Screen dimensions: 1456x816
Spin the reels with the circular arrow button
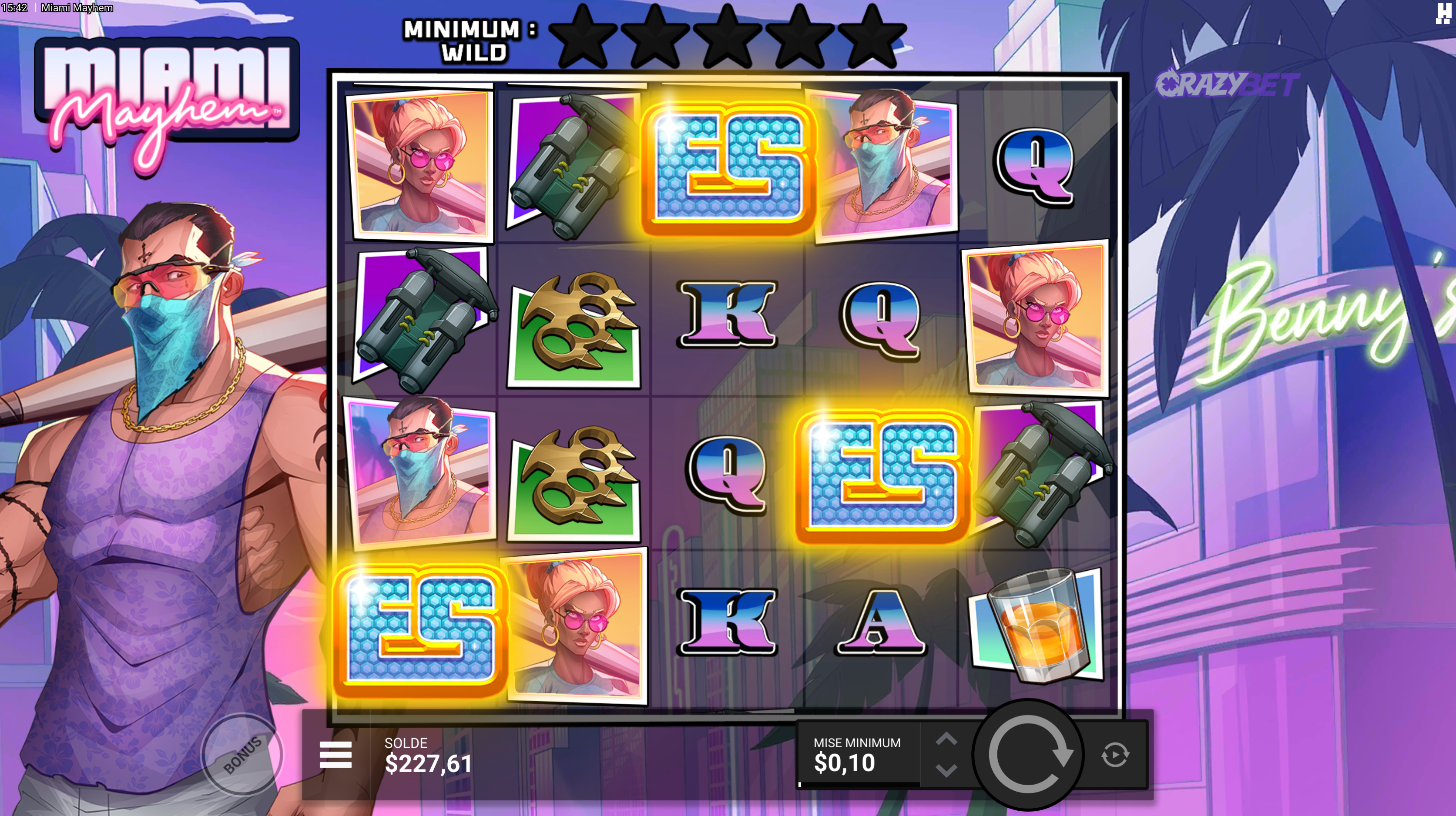click(1028, 754)
